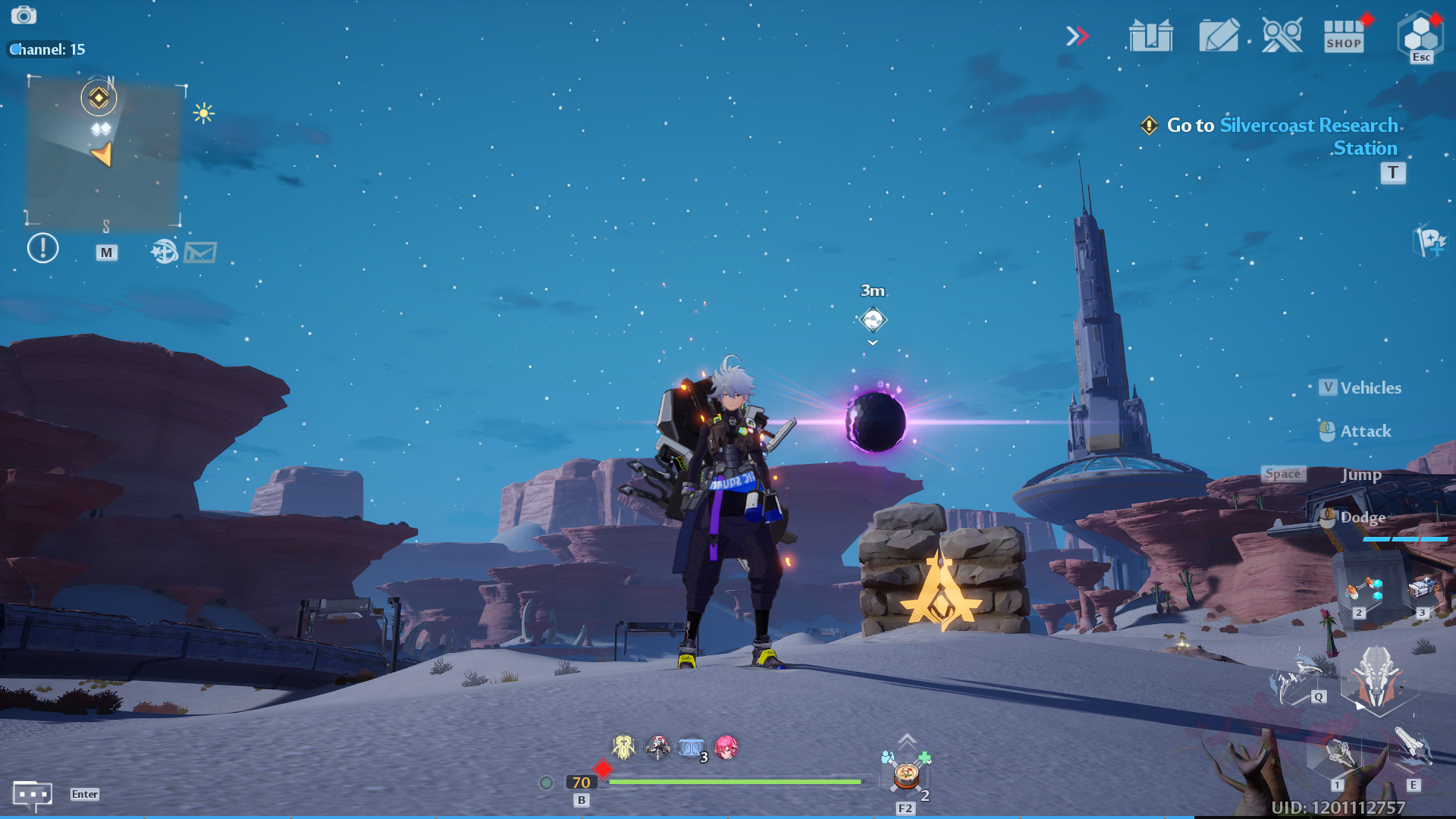The height and width of the screenshot is (819, 1456).
Task: Open the circled exclamation mark notice icon
Action: click(42, 248)
